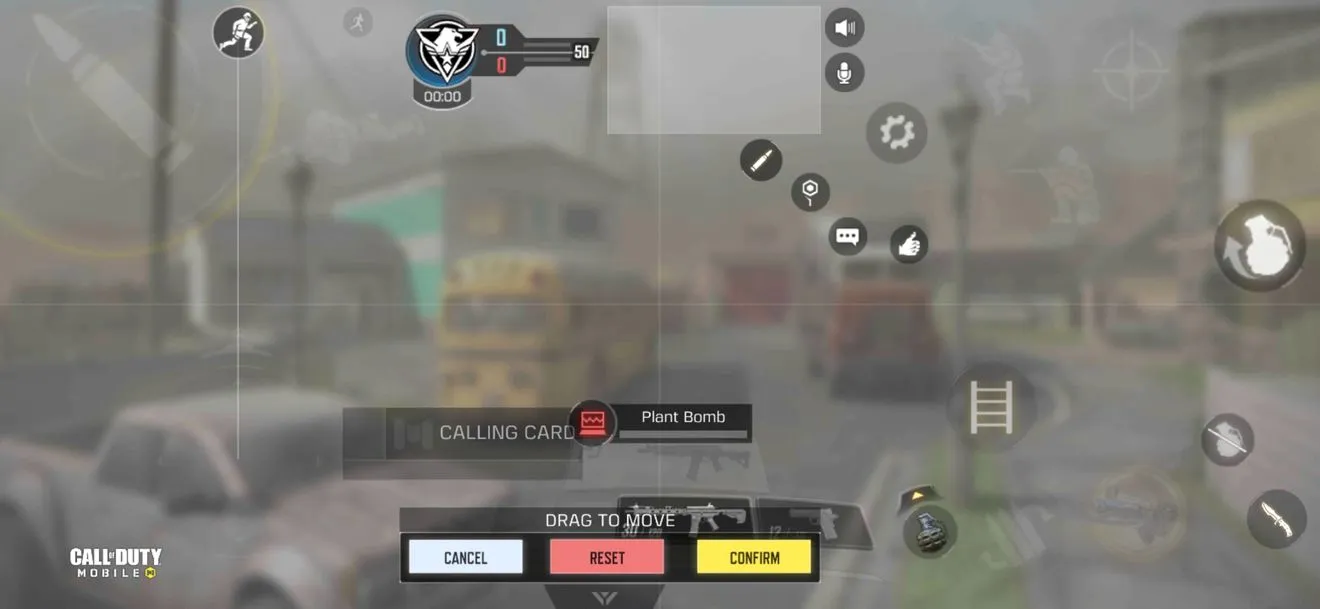Select the team score emblem

point(442,52)
